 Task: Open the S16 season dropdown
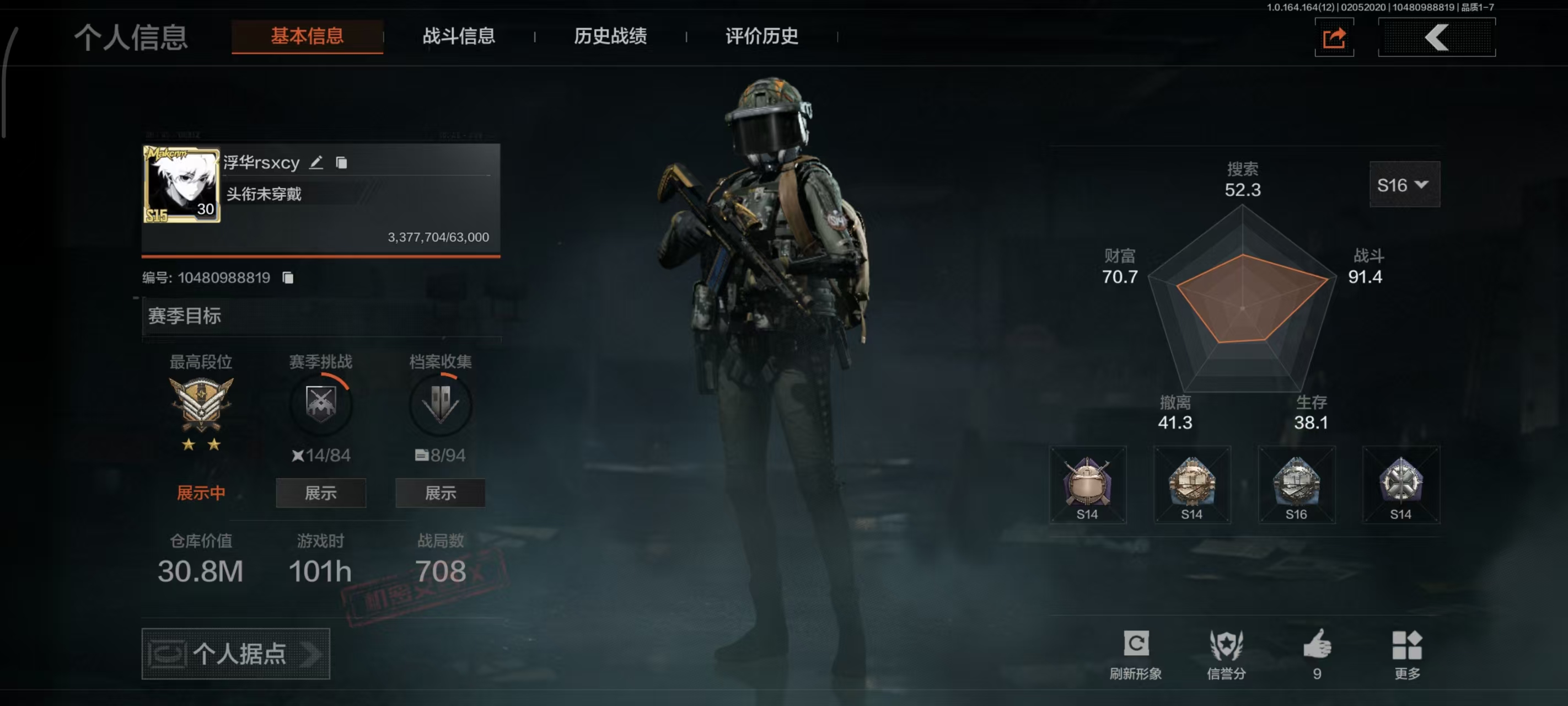(1404, 185)
